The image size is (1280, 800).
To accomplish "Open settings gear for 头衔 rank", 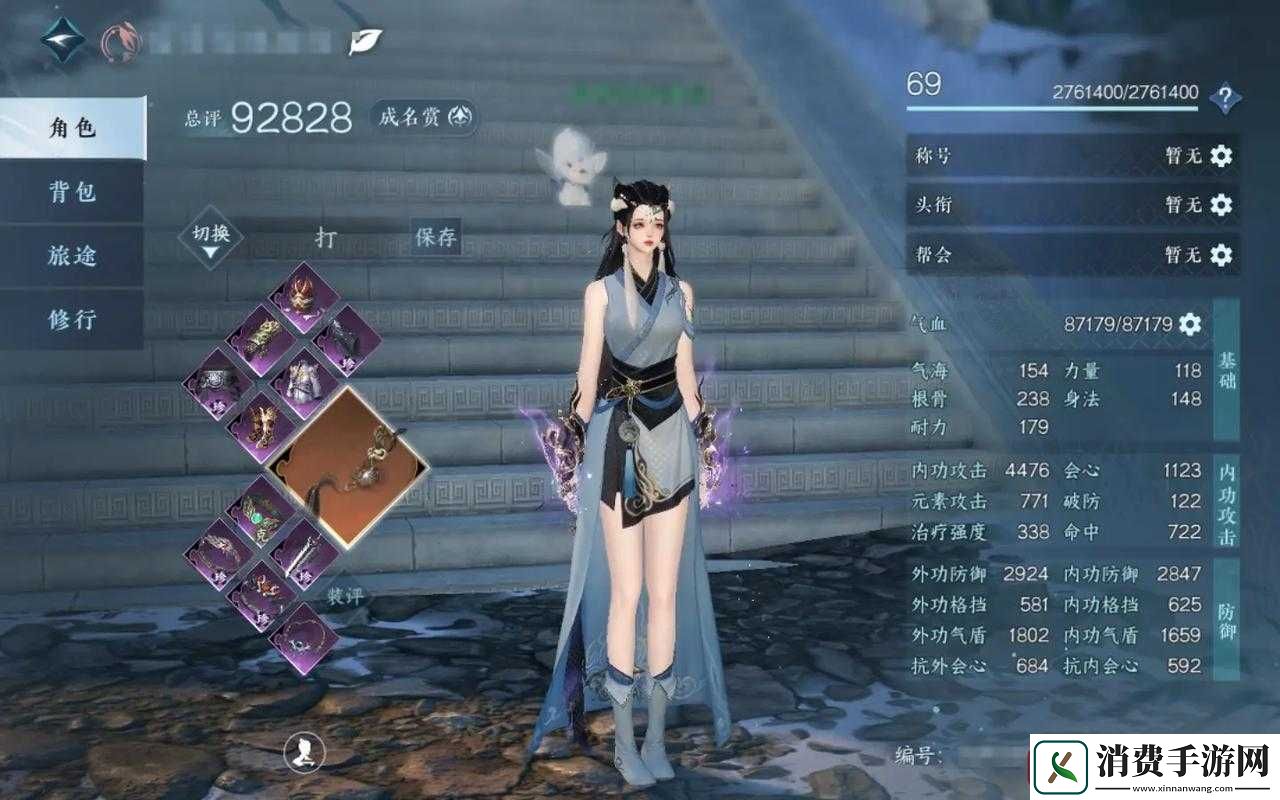I will pyautogui.click(x=1221, y=204).
